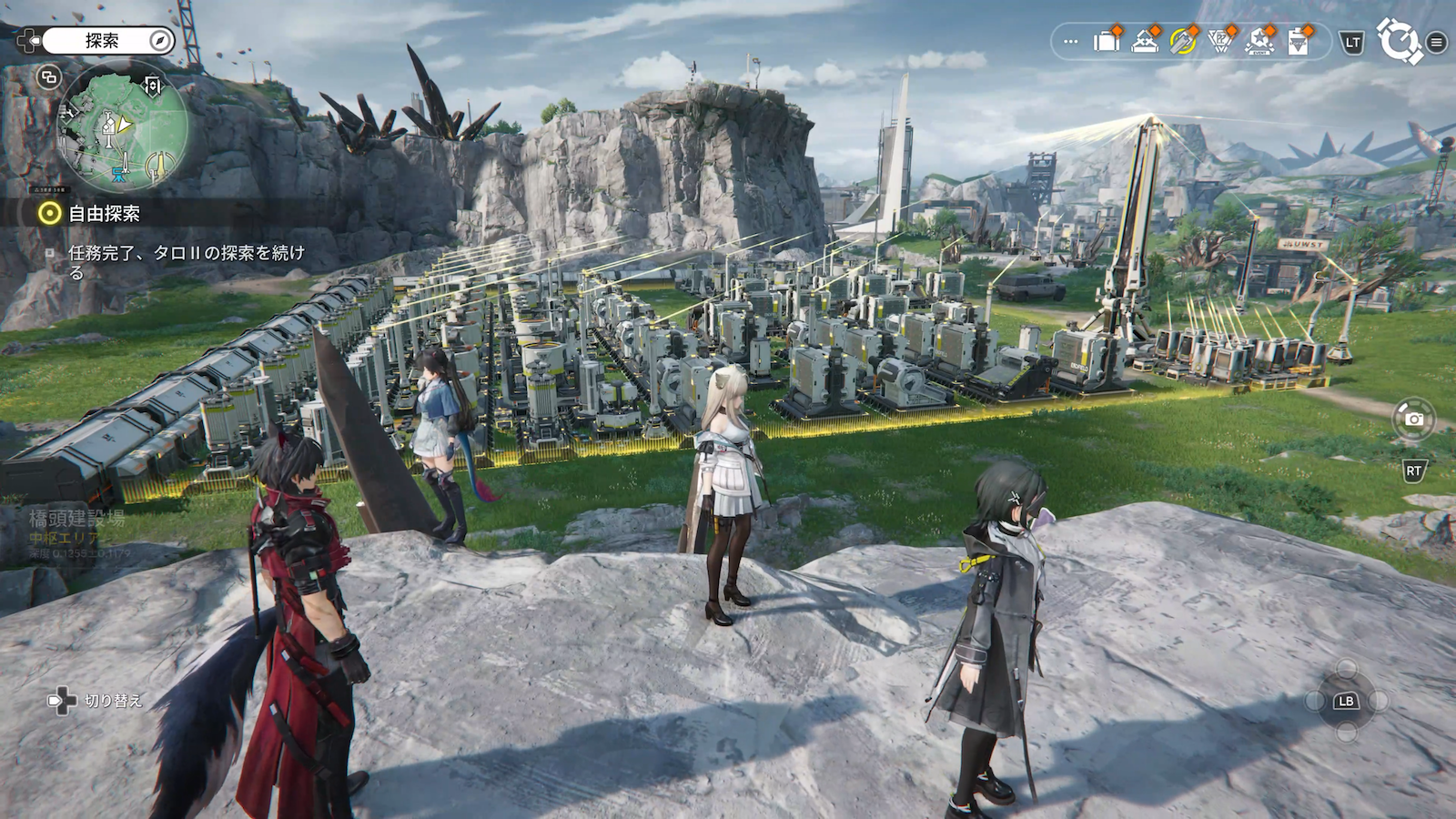Open the hamburger main menu
The image size is (1456, 819).
pos(1437,42)
